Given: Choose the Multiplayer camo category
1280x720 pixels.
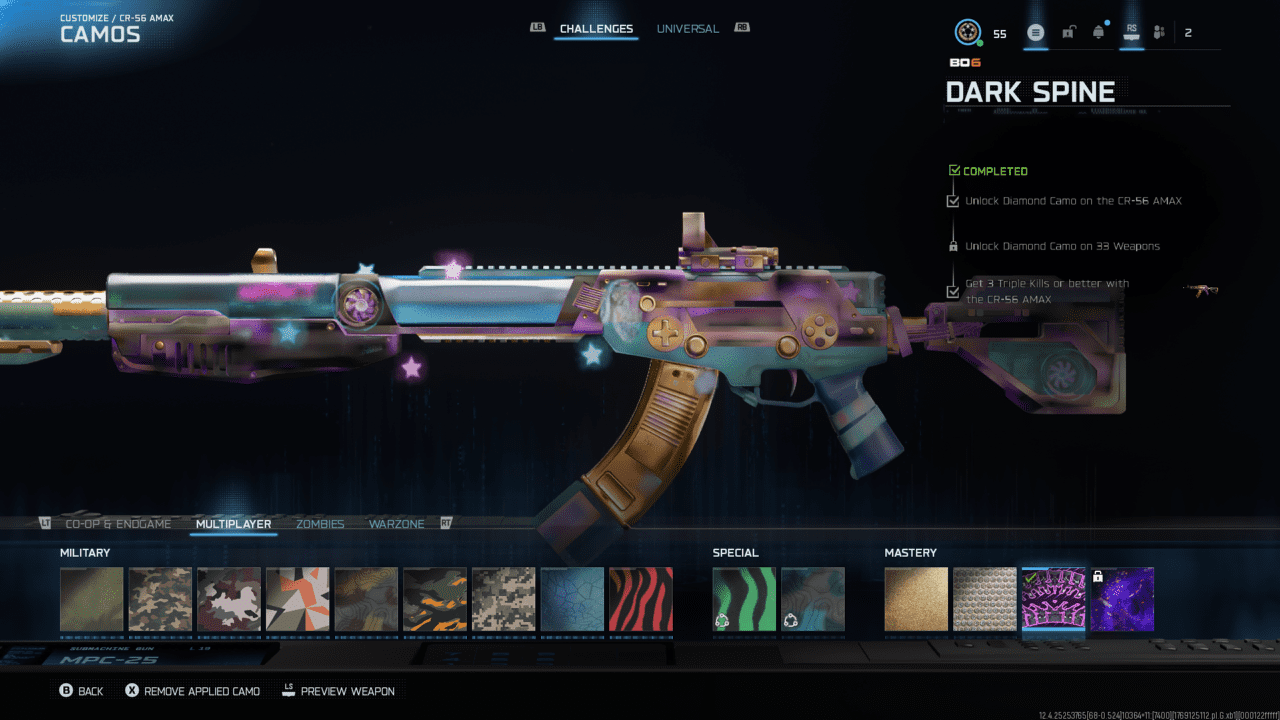Looking at the screenshot, I should coord(233,524).
